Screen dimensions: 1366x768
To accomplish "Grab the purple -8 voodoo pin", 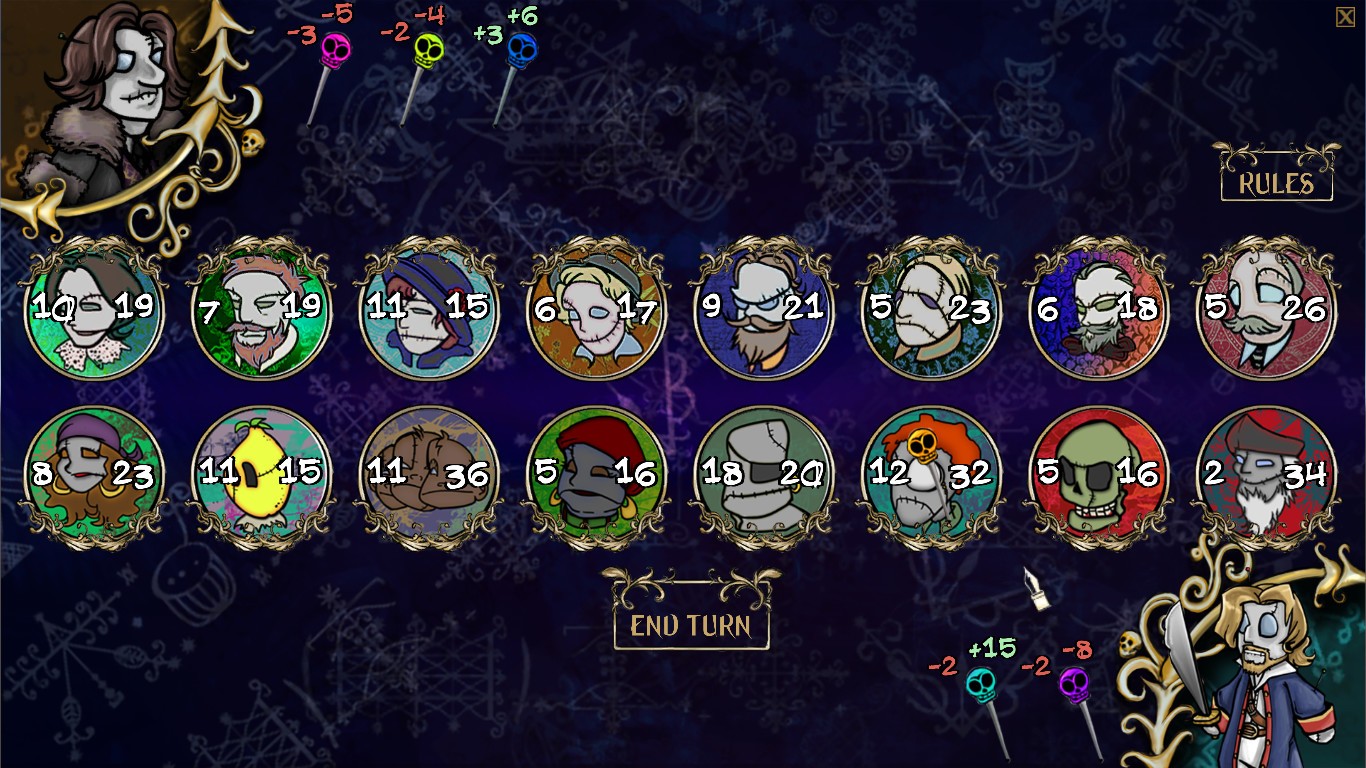I will (1072, 686).
